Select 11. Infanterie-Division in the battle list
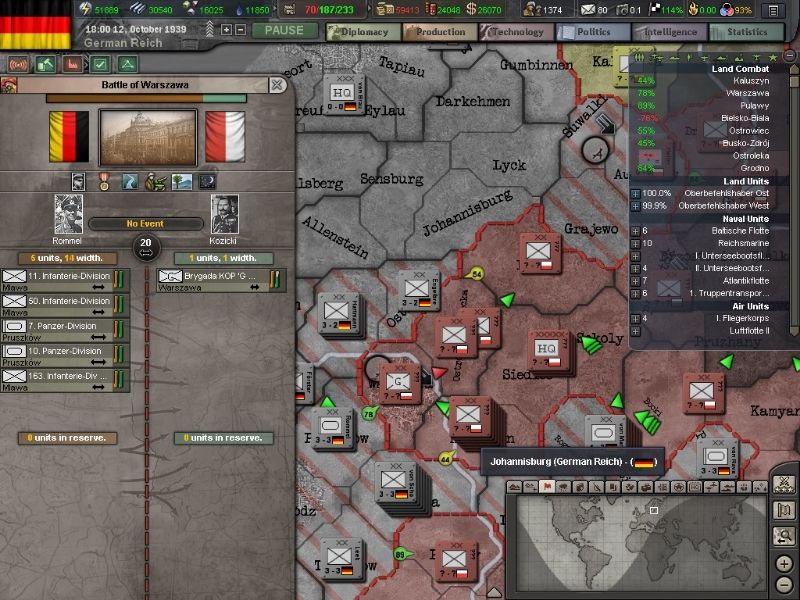 click(x=66, y=277)
